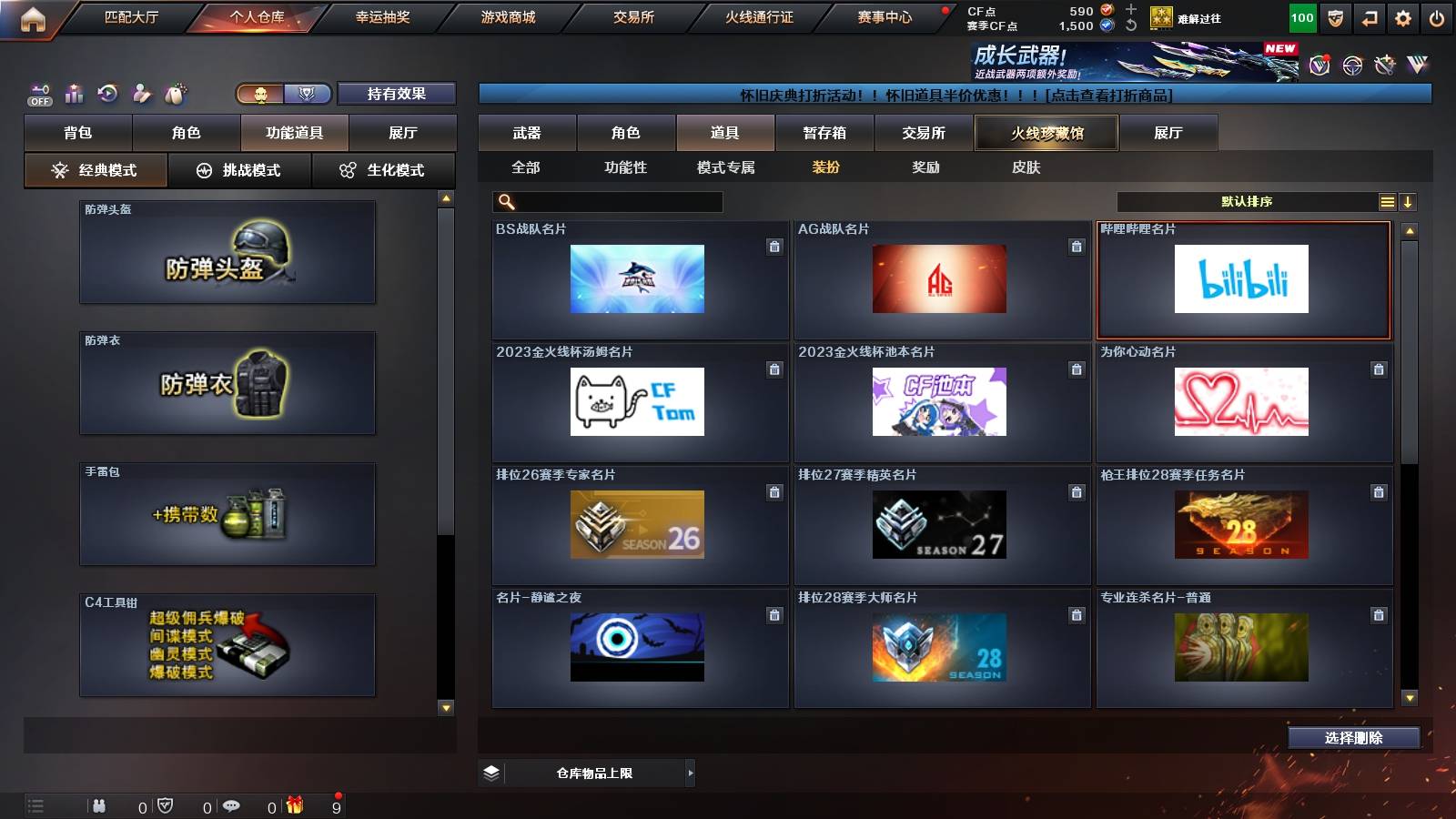This screenshot has height=819, width=1456.
Task: Click the 选择删除 button
Action: (1354, 738)
